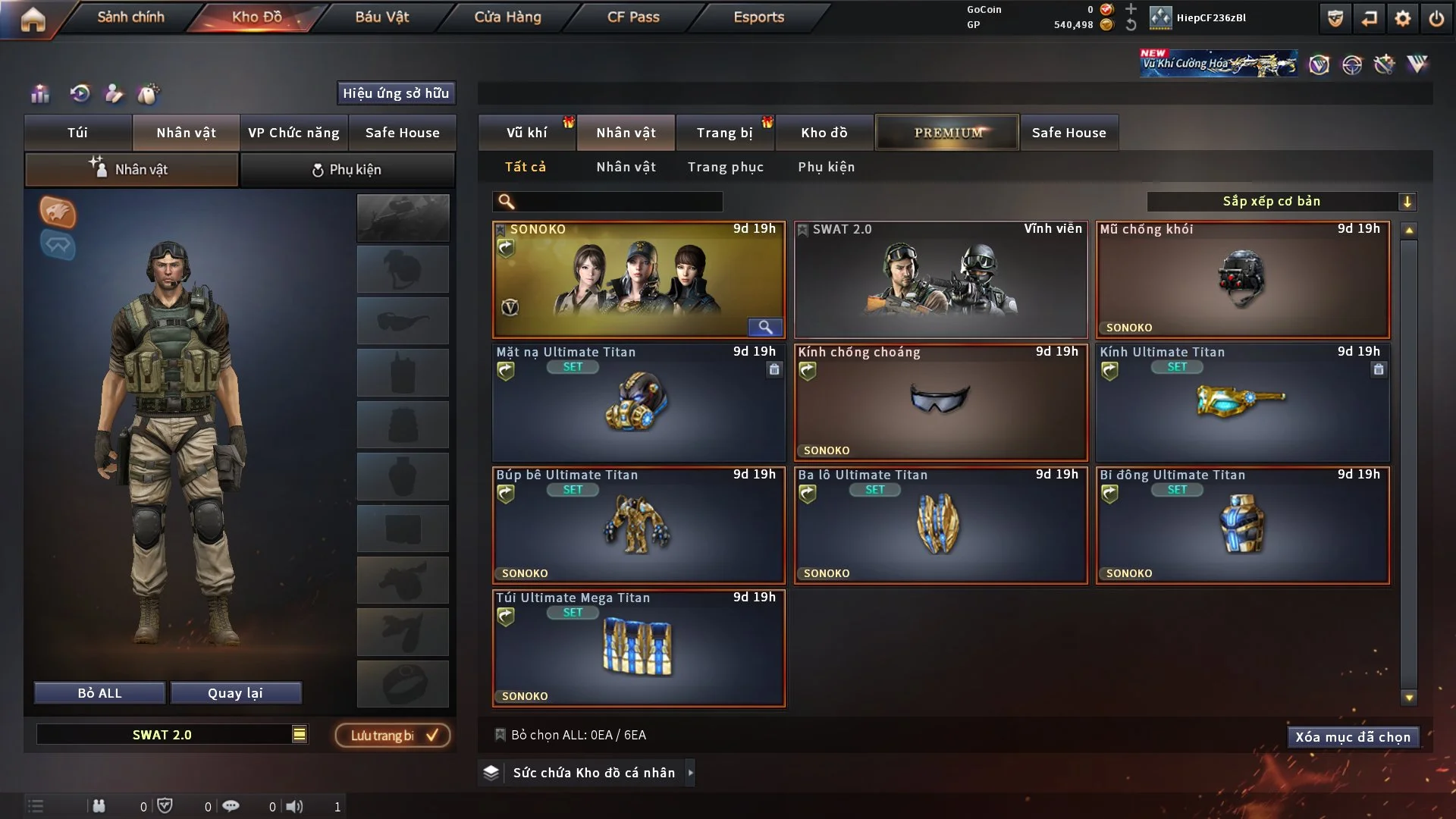Click the Quay lại button

click(235, 693)
